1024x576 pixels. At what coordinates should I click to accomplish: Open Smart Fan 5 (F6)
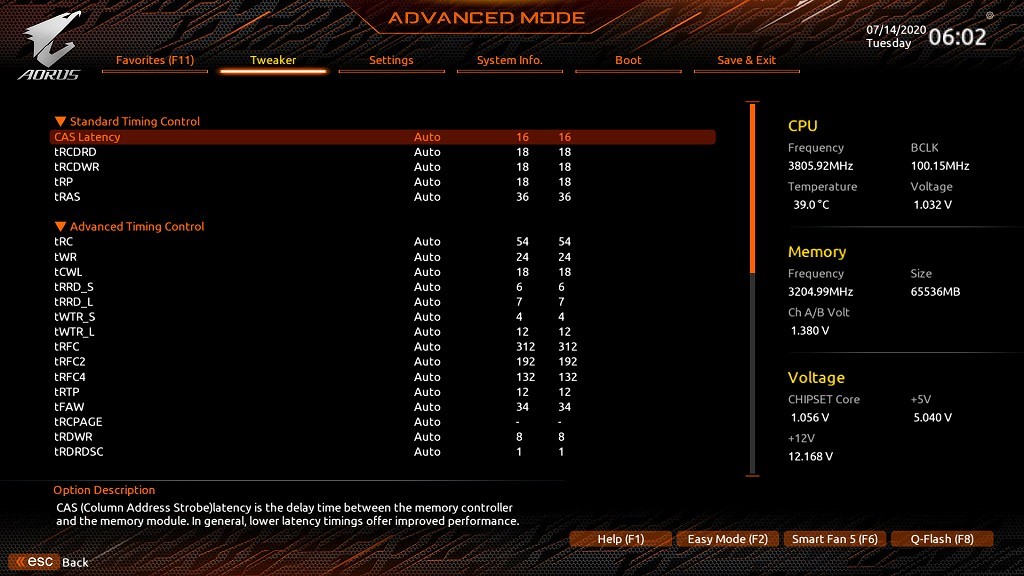[834, 539]
